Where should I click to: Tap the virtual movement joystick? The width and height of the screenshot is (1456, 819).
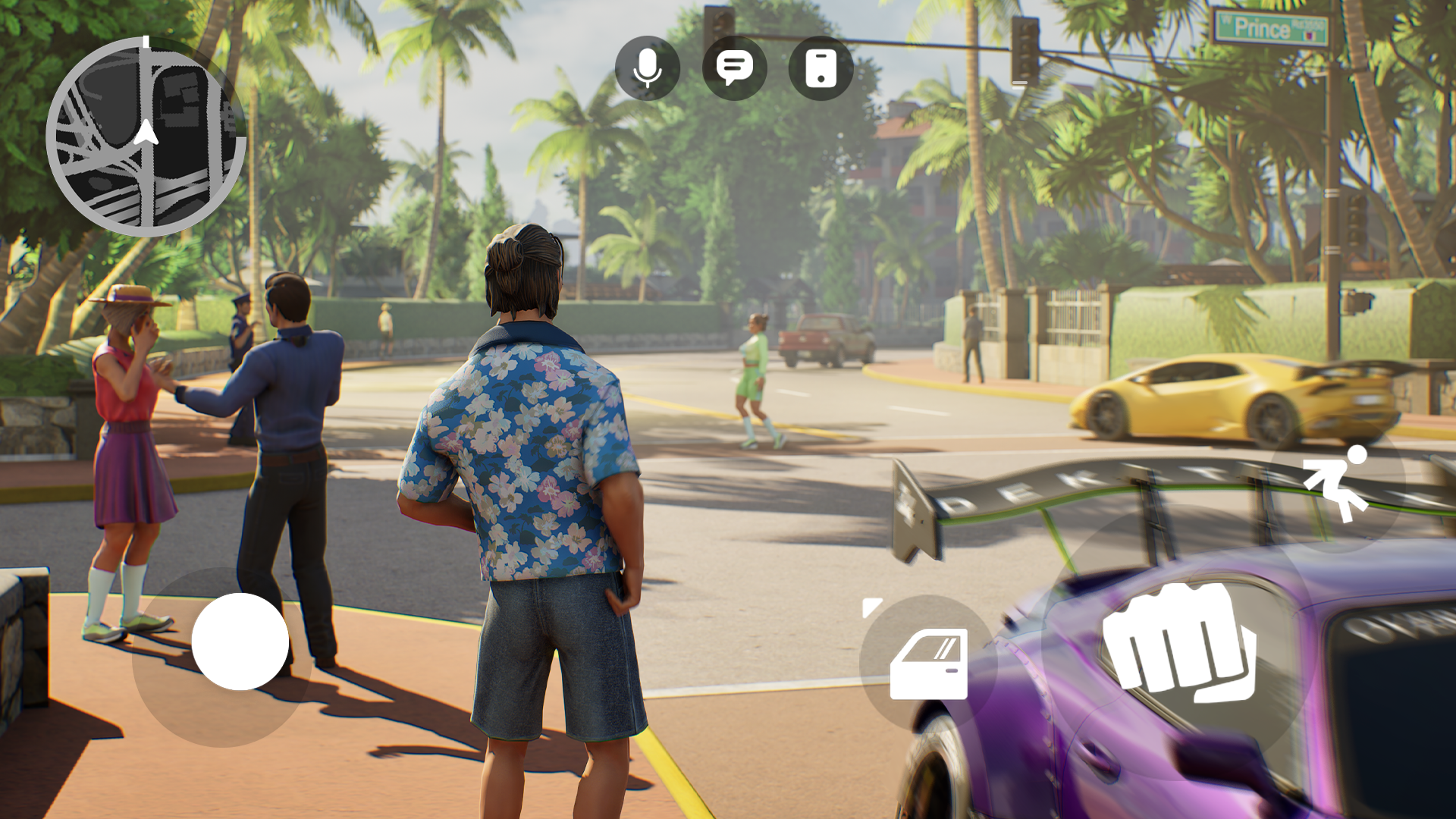tap(240, 642)
